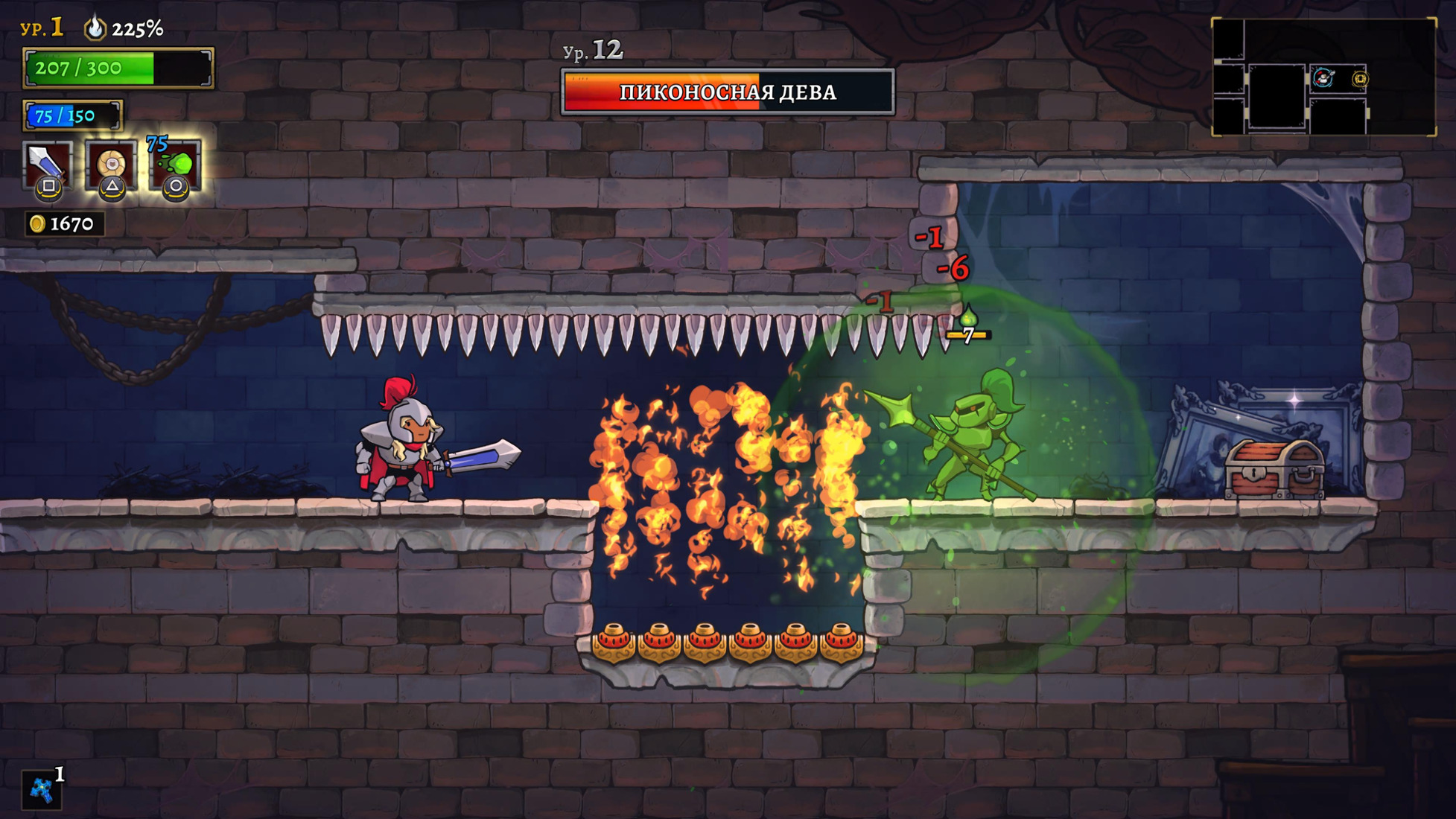
Task: Select the sword weapon ability slot
Action: pos(48,165)
